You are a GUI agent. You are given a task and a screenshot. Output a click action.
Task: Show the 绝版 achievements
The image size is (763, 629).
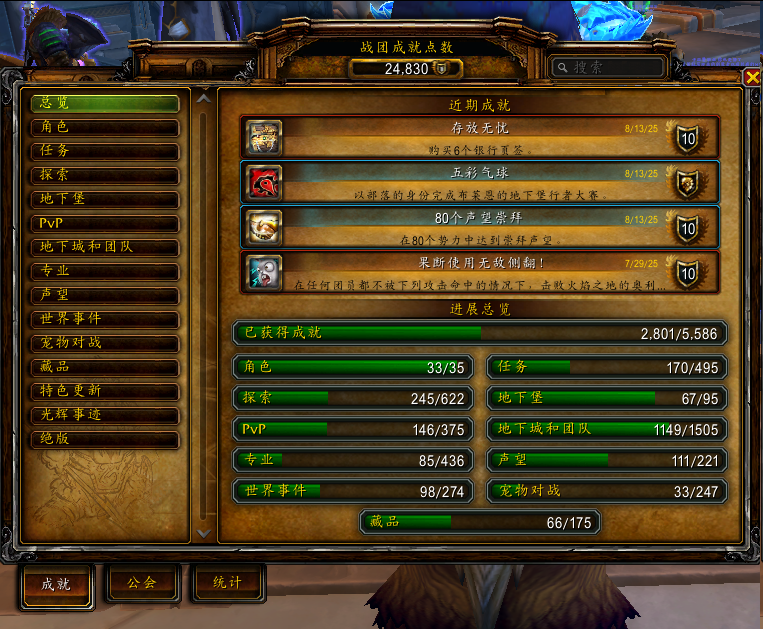pos(104,439)
